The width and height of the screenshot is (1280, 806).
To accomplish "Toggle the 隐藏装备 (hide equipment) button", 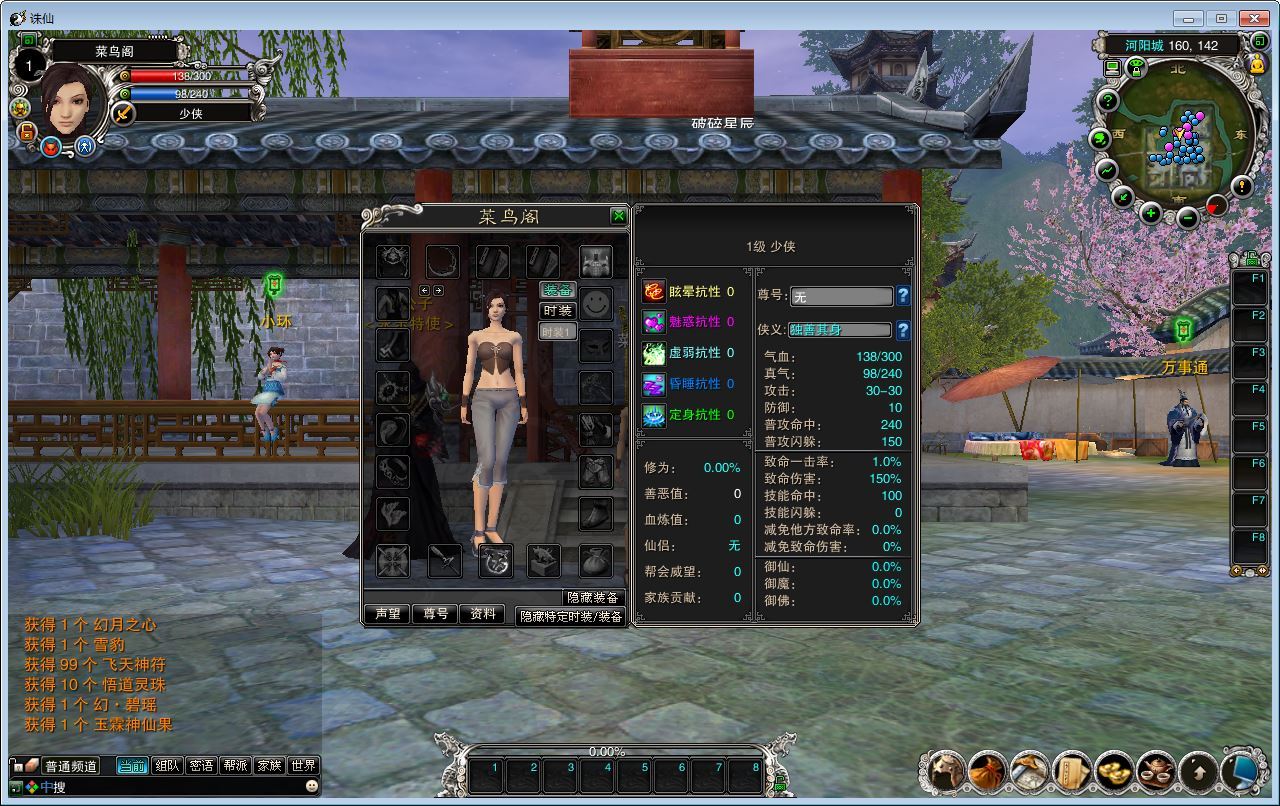I will 593,598.
